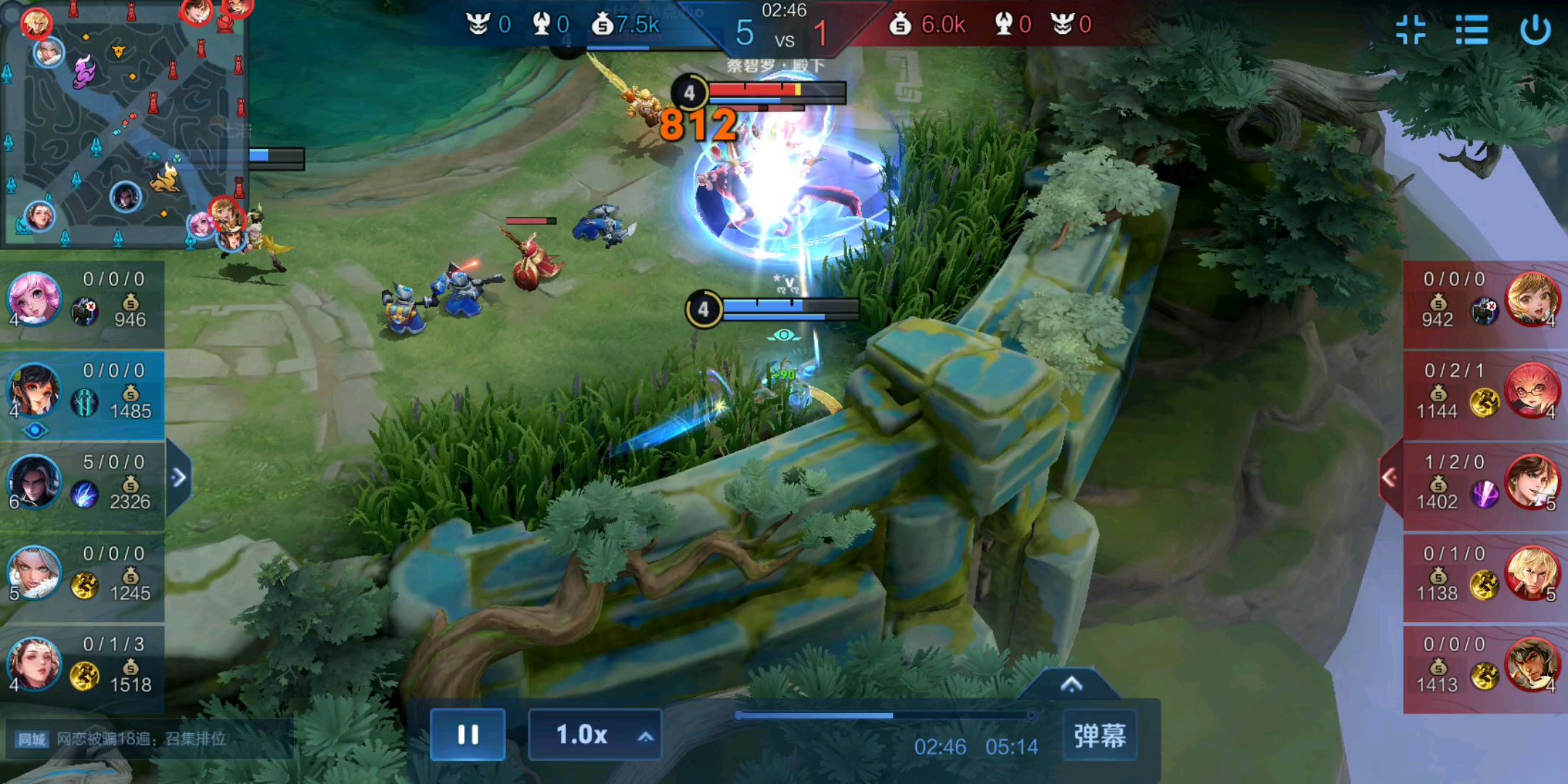Viewport: 1568px width, 784px height.
Task: Select the pink-haired blue hero with 946 gold
Action: click(x=33, y=298)
